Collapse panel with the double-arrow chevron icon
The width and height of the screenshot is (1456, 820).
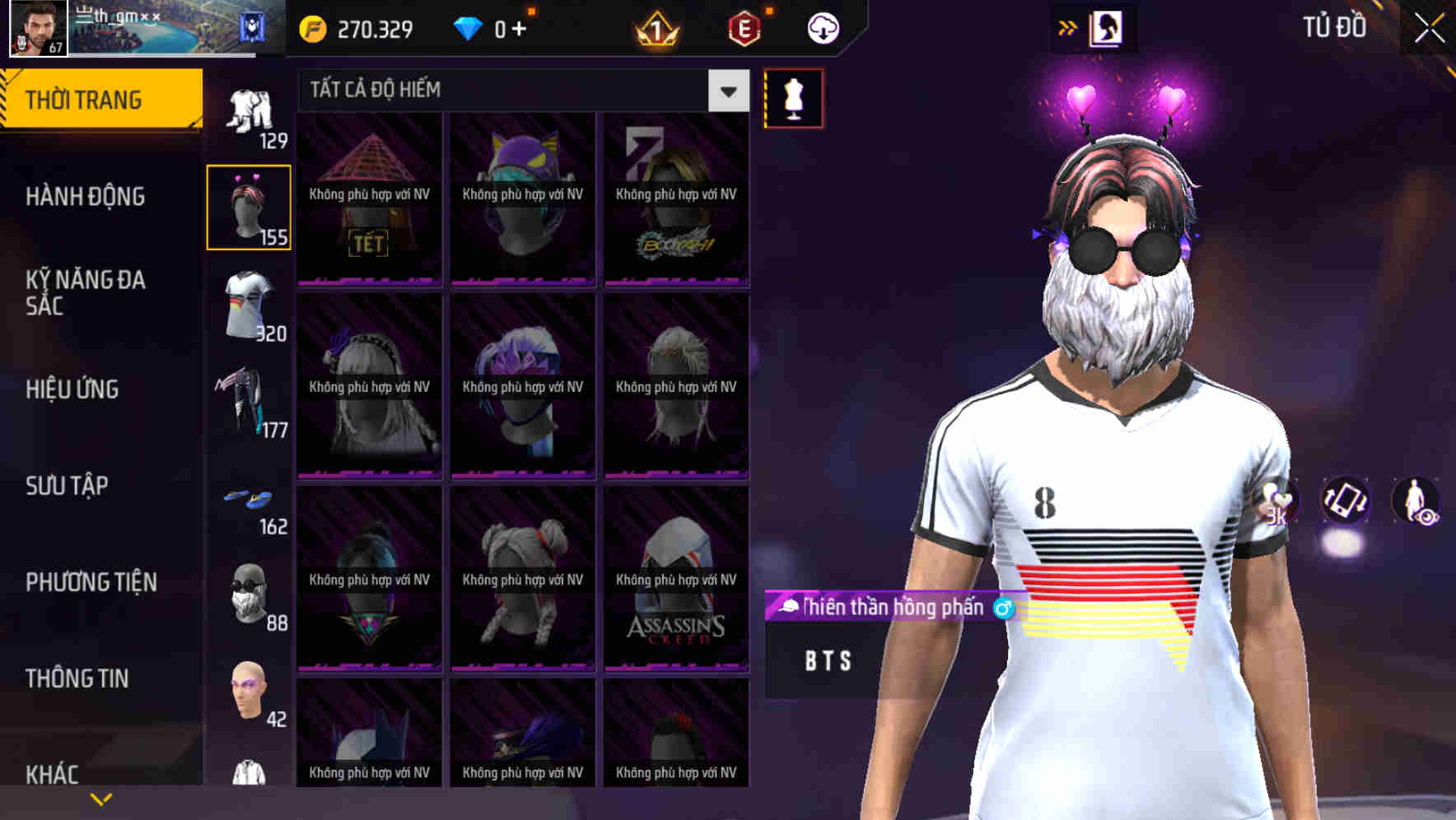[x=1068, y=26]
